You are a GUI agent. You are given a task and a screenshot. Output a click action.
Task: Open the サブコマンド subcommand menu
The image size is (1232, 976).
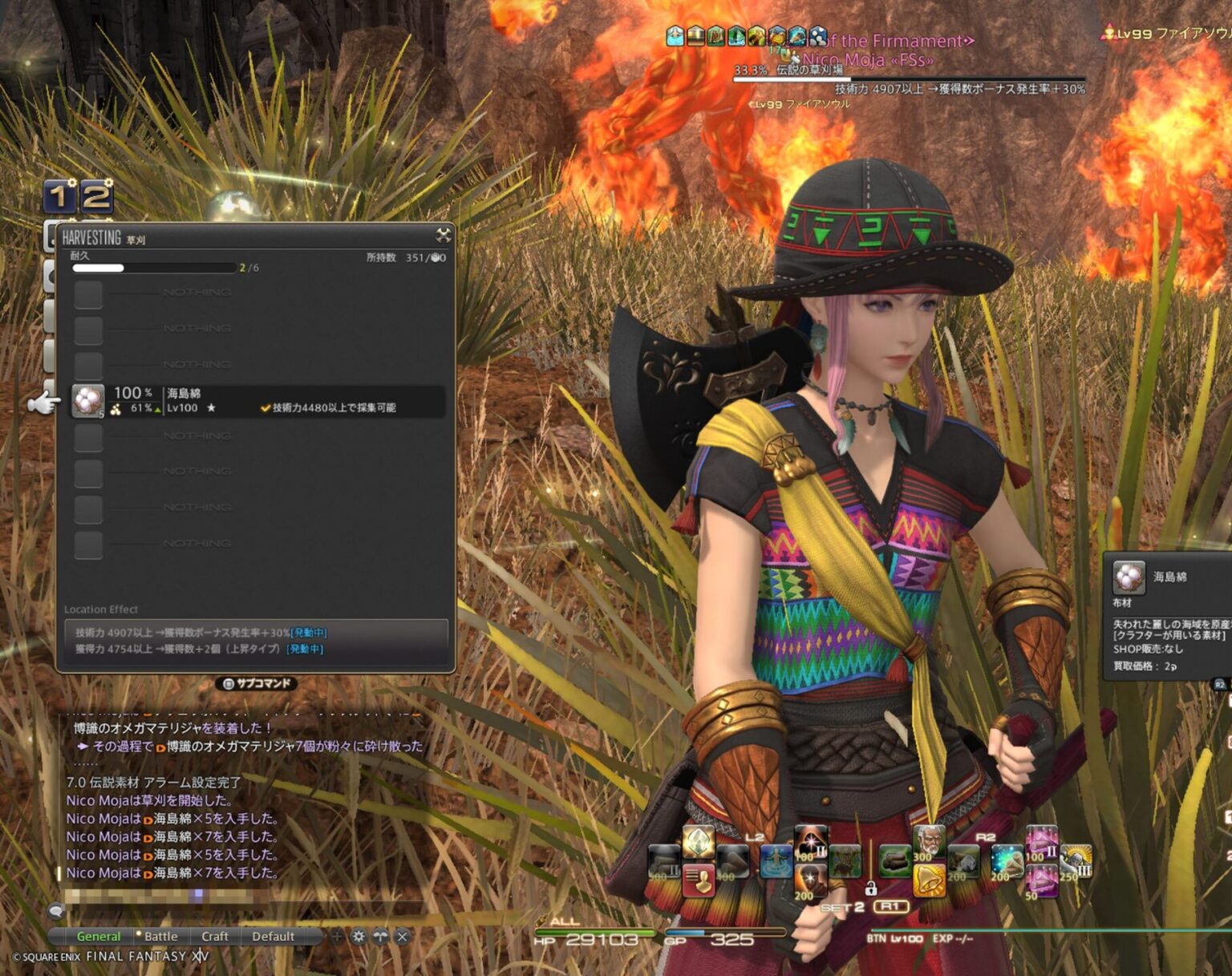257,684
